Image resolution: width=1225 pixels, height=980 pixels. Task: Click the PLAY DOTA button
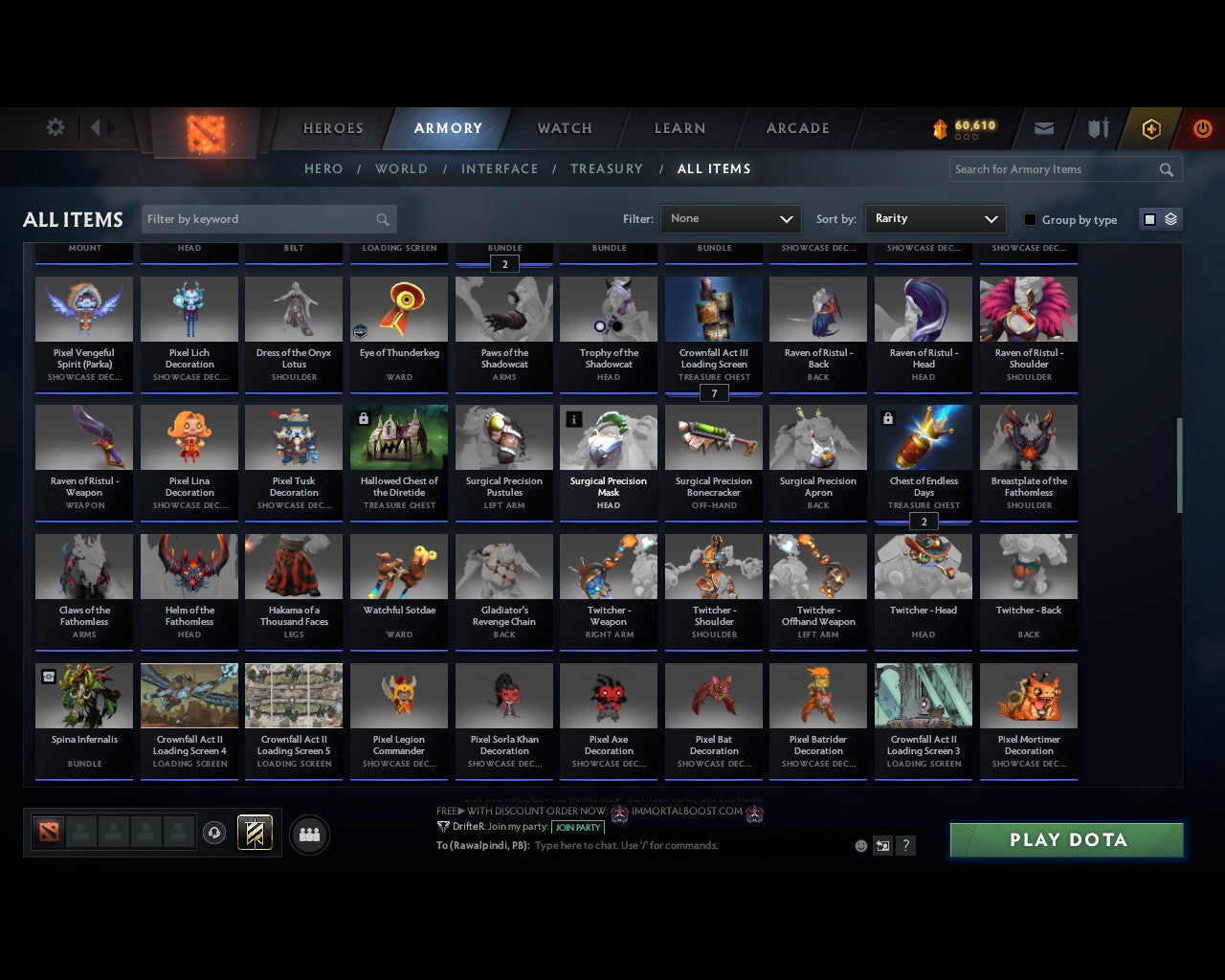tap(1065, 839)
